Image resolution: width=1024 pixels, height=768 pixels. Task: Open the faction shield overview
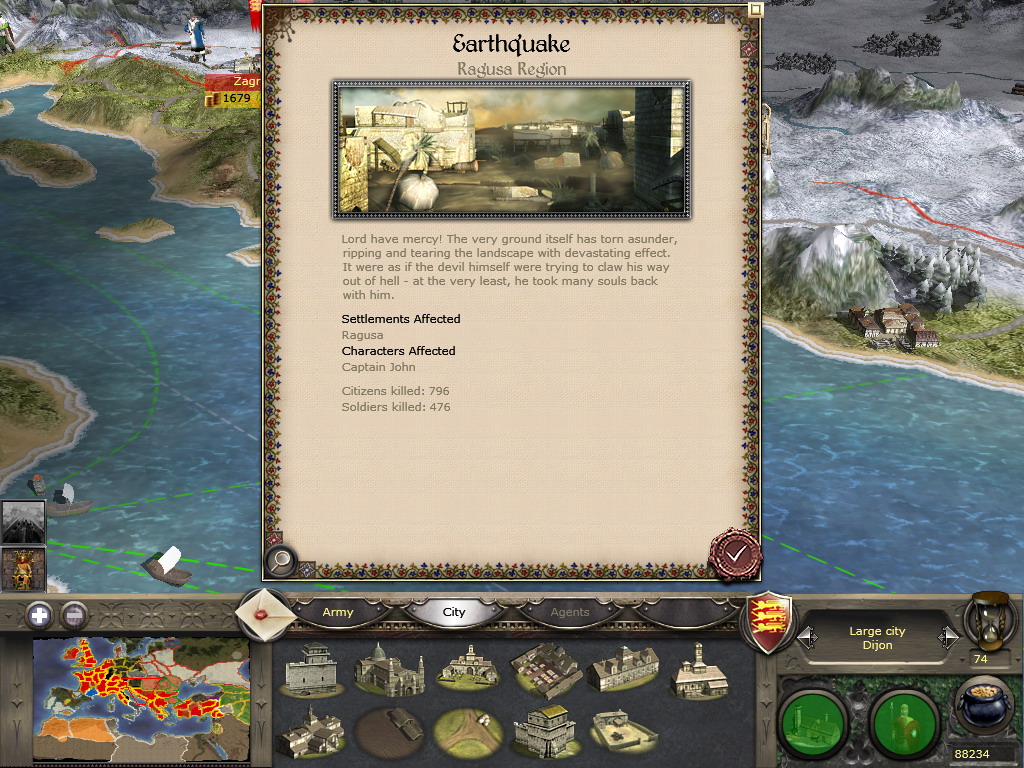(771, 624)
